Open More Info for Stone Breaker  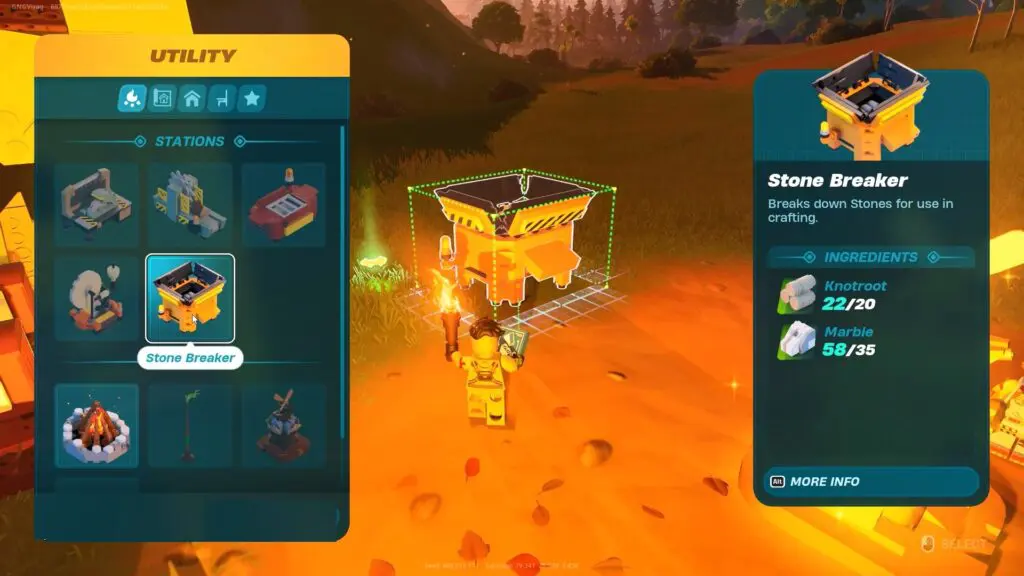point(866,481)
